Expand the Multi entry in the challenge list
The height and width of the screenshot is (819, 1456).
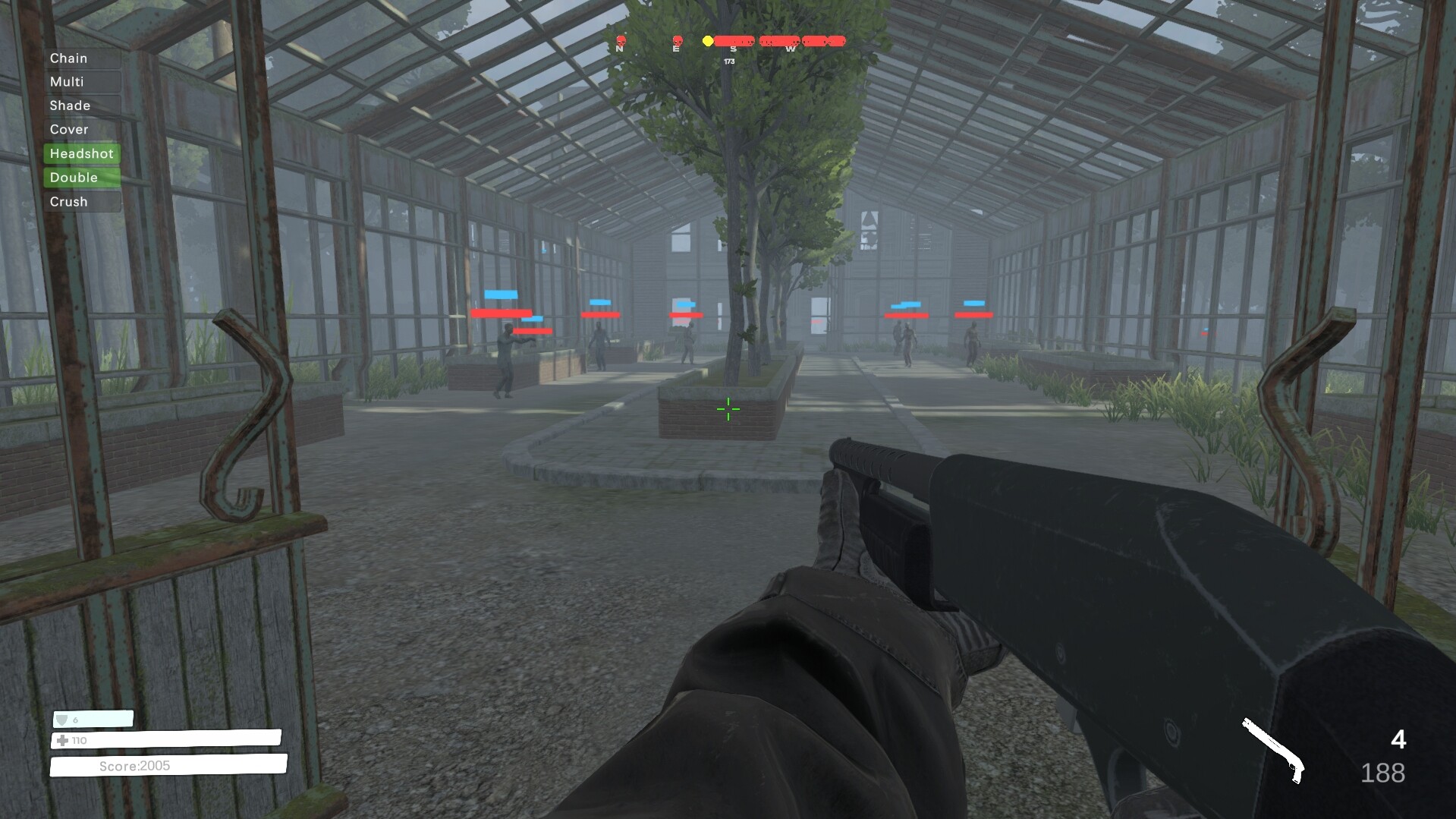click(x=67, y=81)
